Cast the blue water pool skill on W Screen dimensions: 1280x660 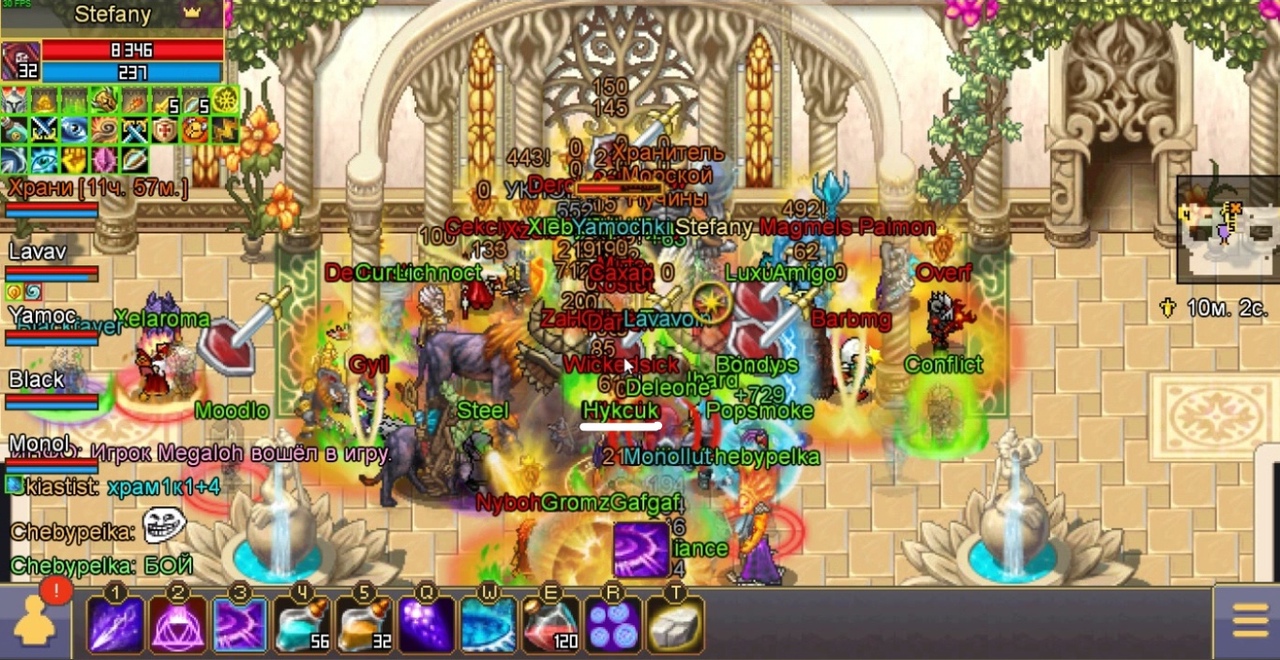(x=489, y=625)
